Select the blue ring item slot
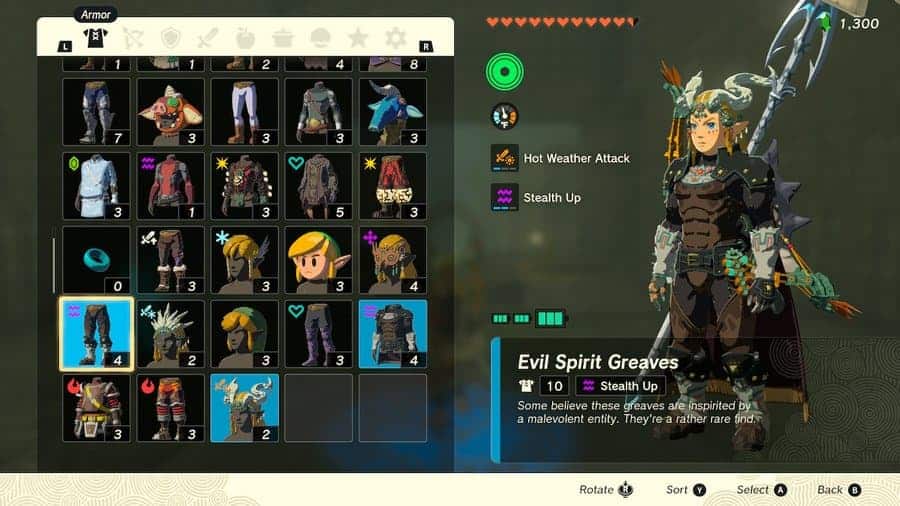The width and height of the screenshot is (900, 506). (96, 259)
